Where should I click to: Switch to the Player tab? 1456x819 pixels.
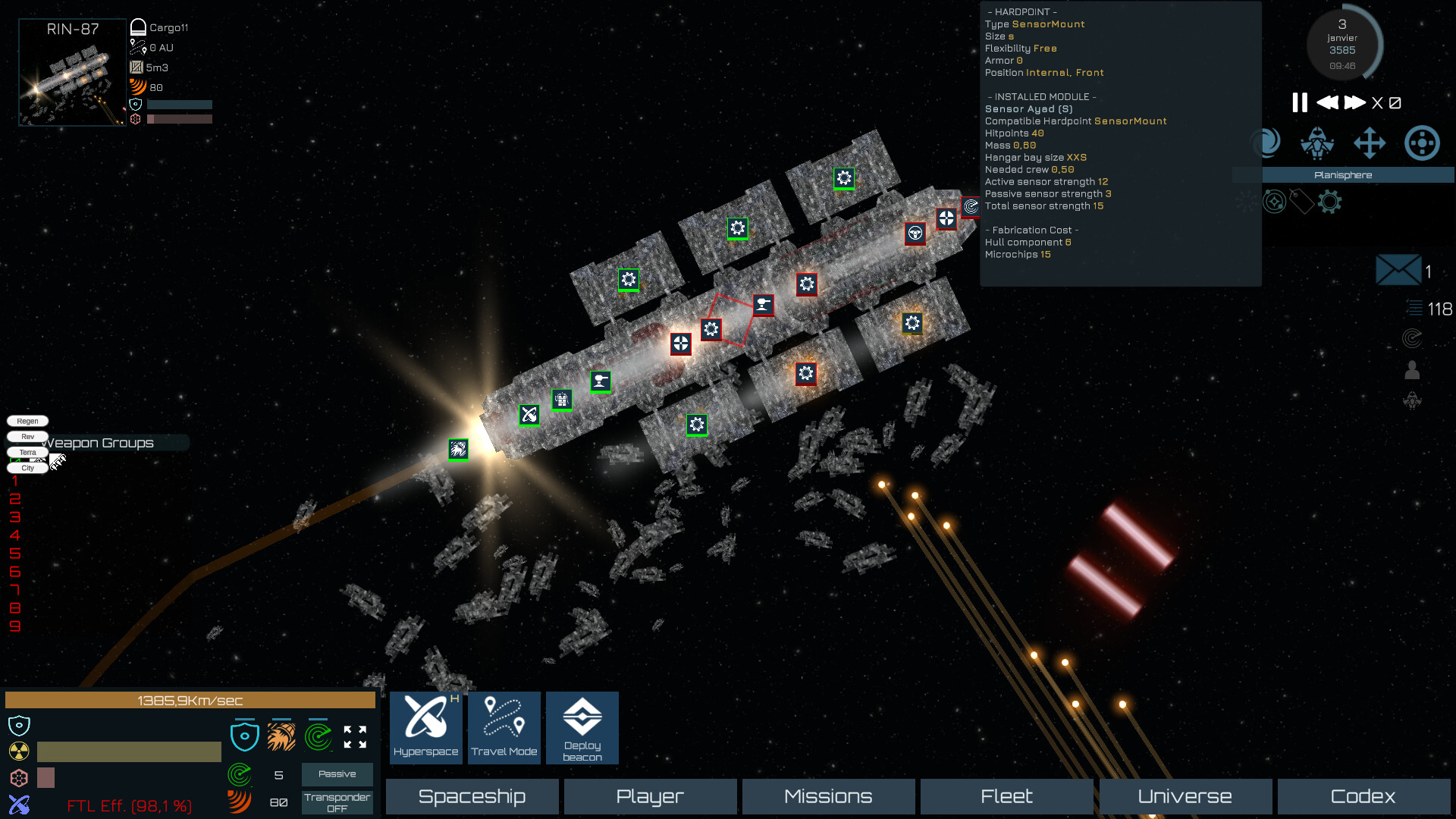pyautogui.click(x=650, y=796)
